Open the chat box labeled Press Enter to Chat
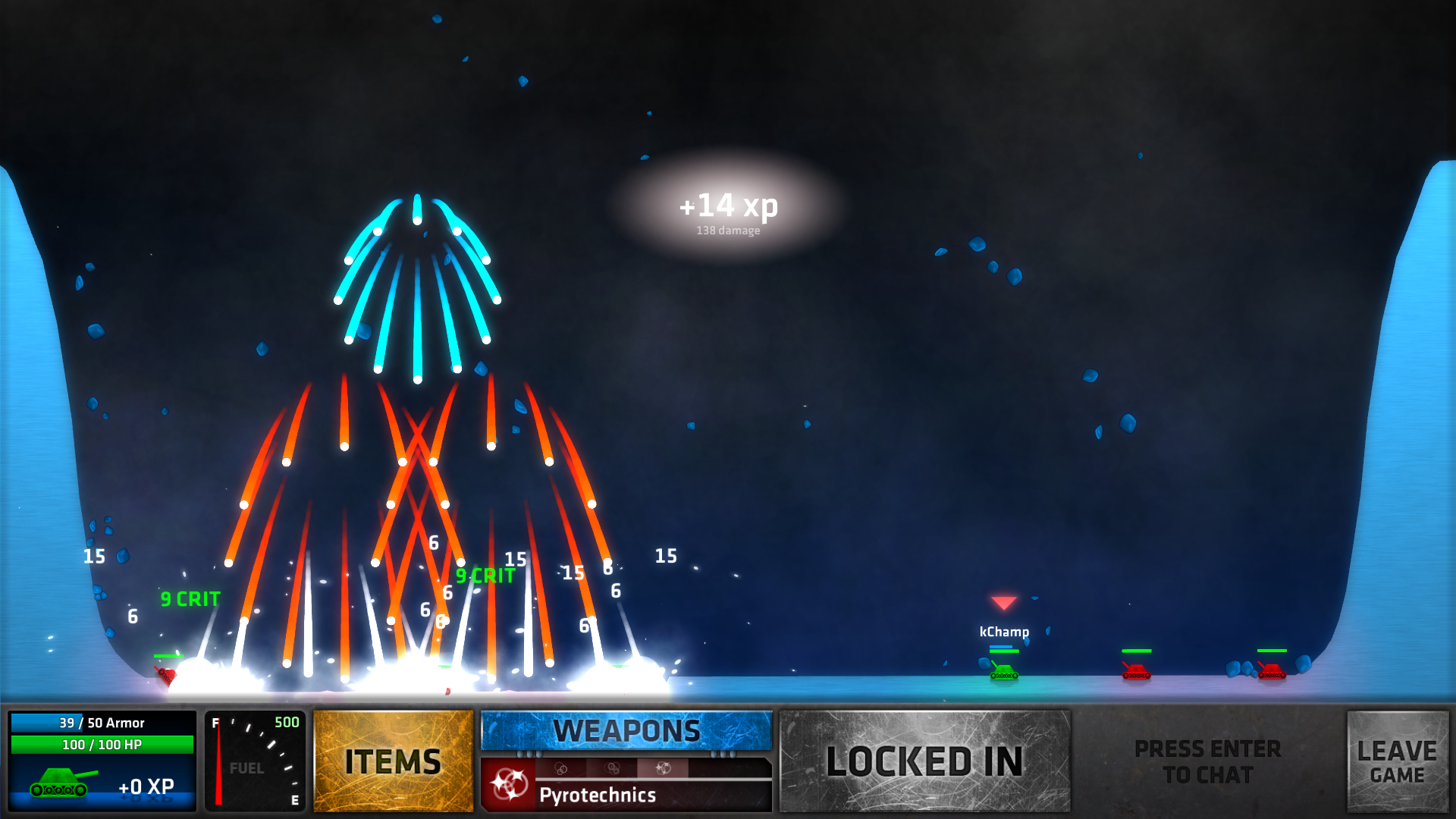 point(1207,761)
